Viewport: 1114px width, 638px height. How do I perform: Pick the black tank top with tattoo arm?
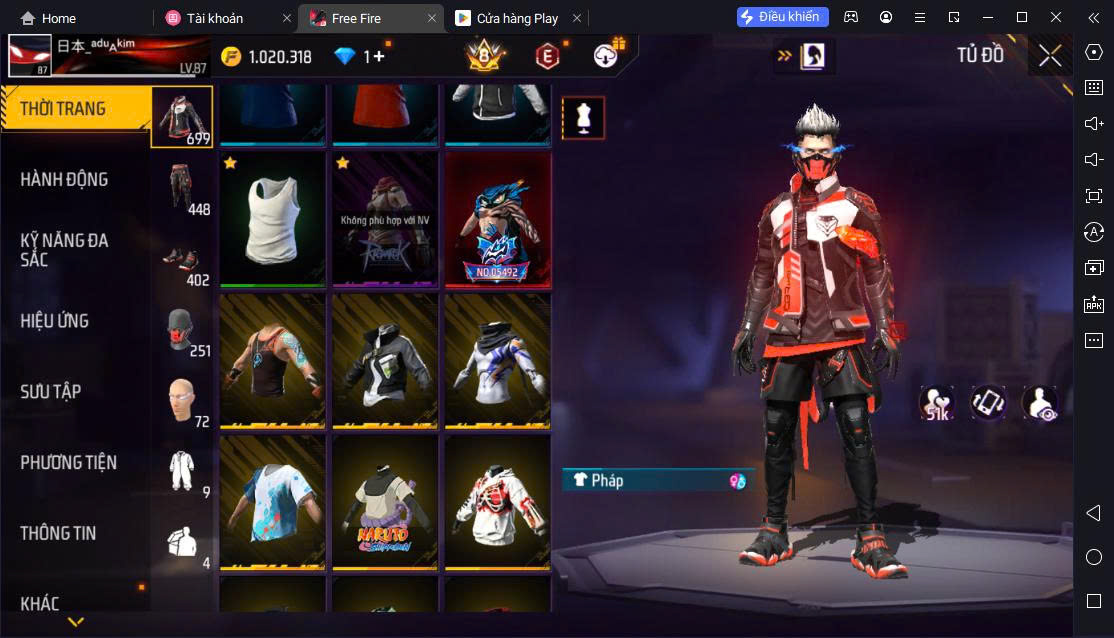(273, 360)
